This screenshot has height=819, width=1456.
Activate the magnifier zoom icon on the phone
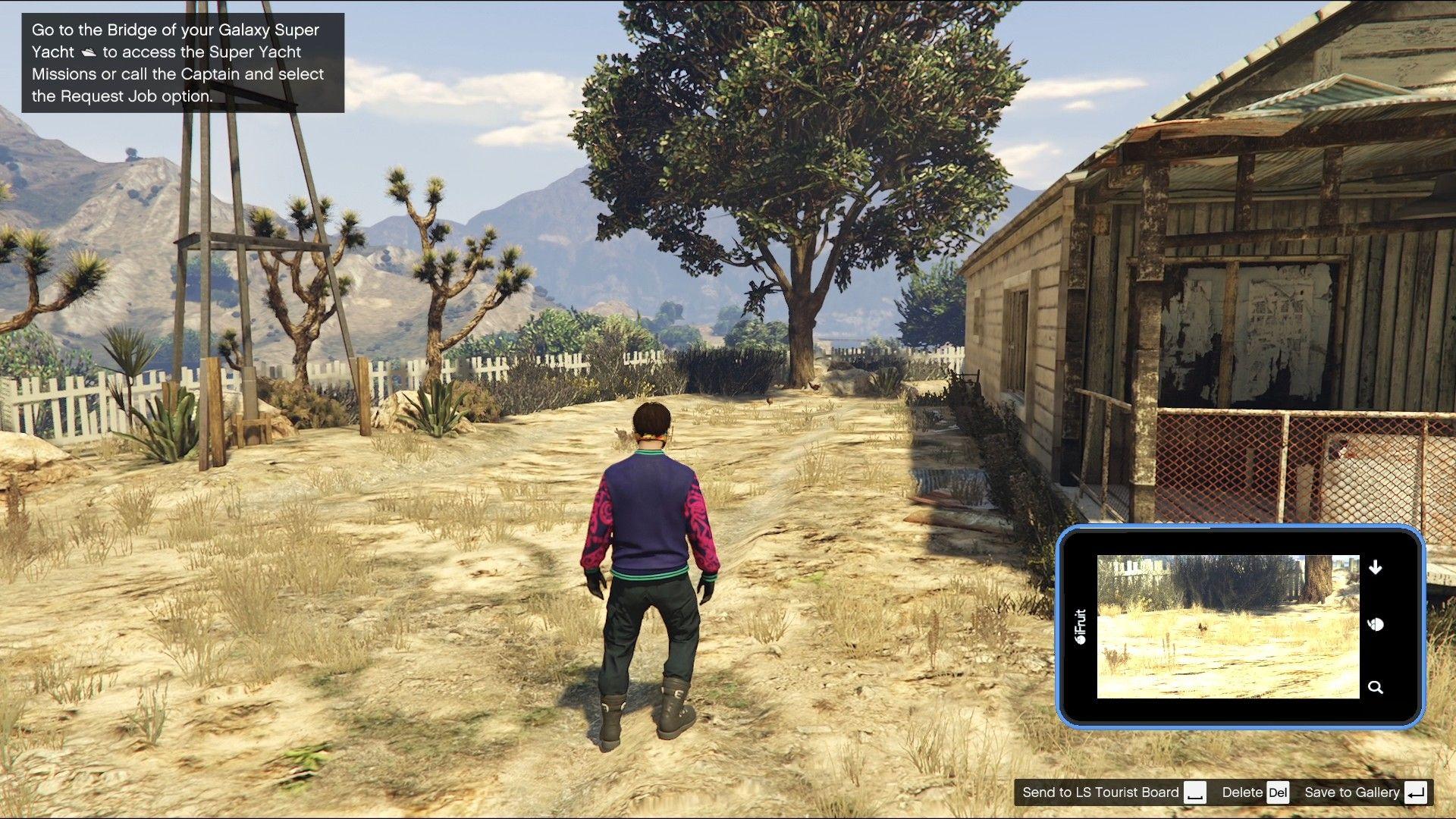coord(1376,686)
